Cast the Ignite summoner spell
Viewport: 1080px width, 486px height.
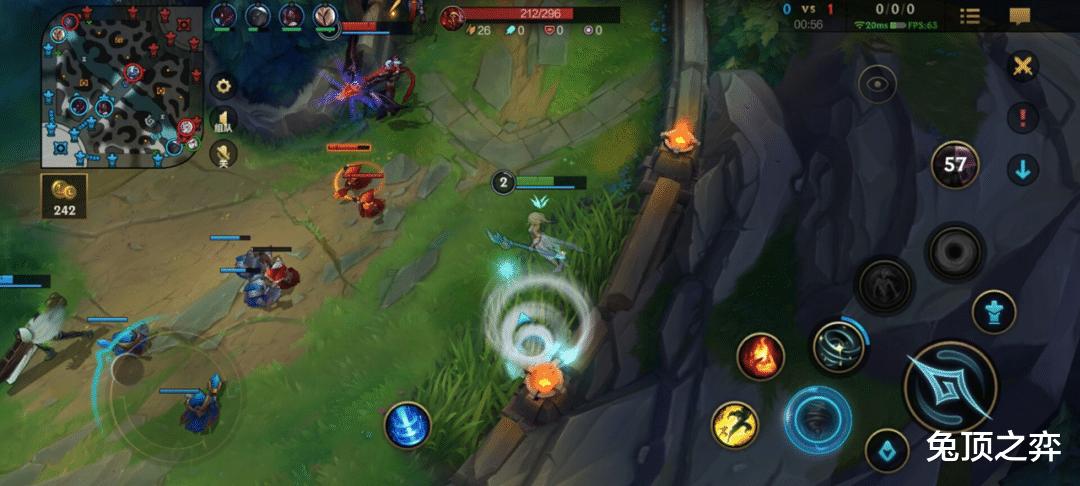click(x=760, y=356)
